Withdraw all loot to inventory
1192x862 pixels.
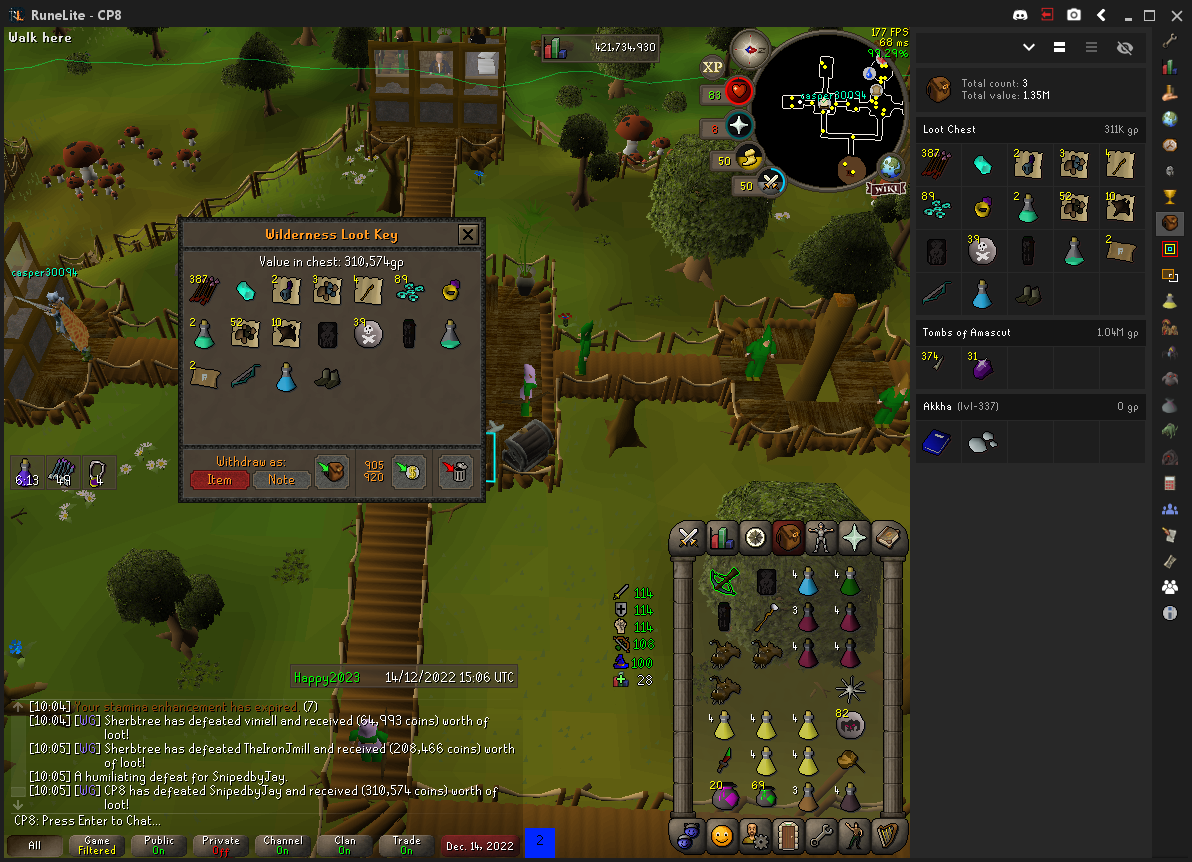coord(332,471)
